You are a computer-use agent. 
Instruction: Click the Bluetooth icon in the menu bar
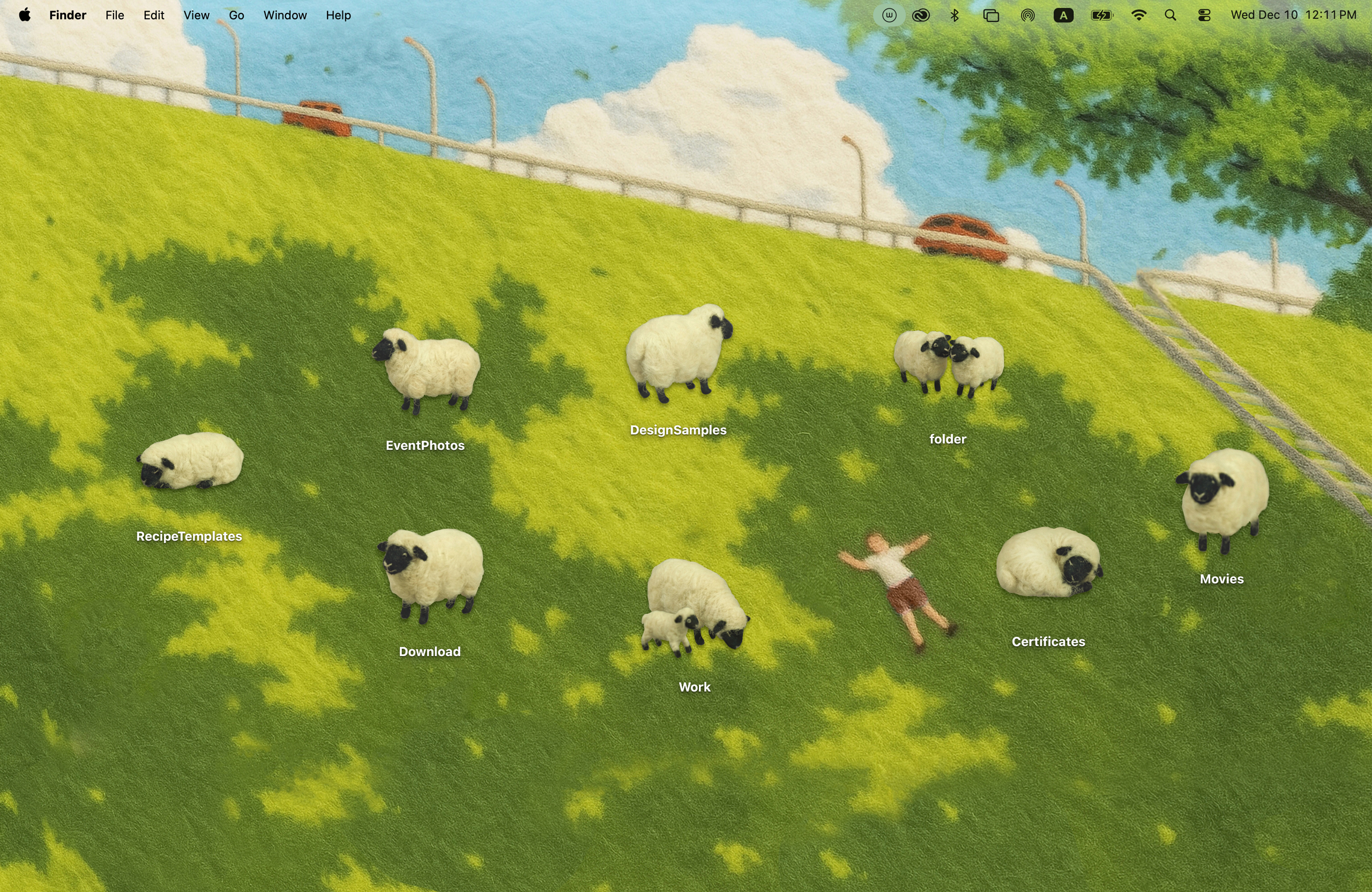click(x=955, y=15)
